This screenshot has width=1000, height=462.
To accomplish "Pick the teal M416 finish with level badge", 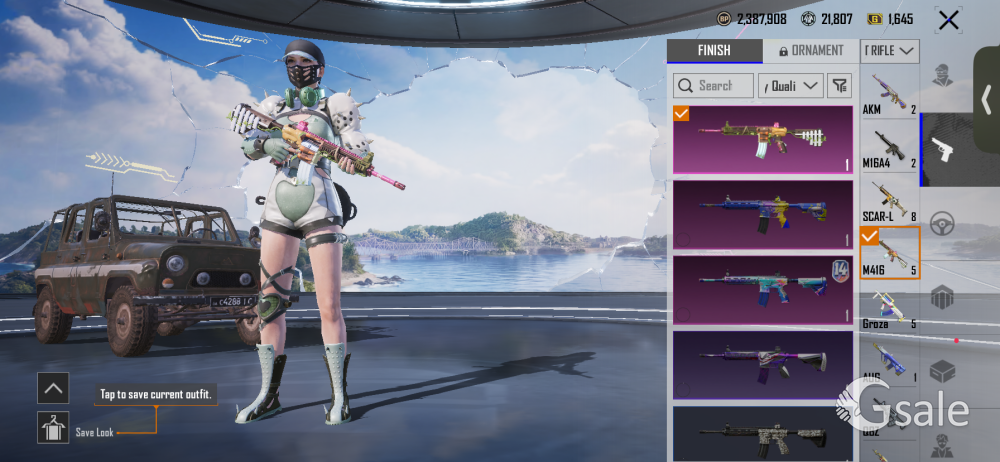I will [762, 290].
